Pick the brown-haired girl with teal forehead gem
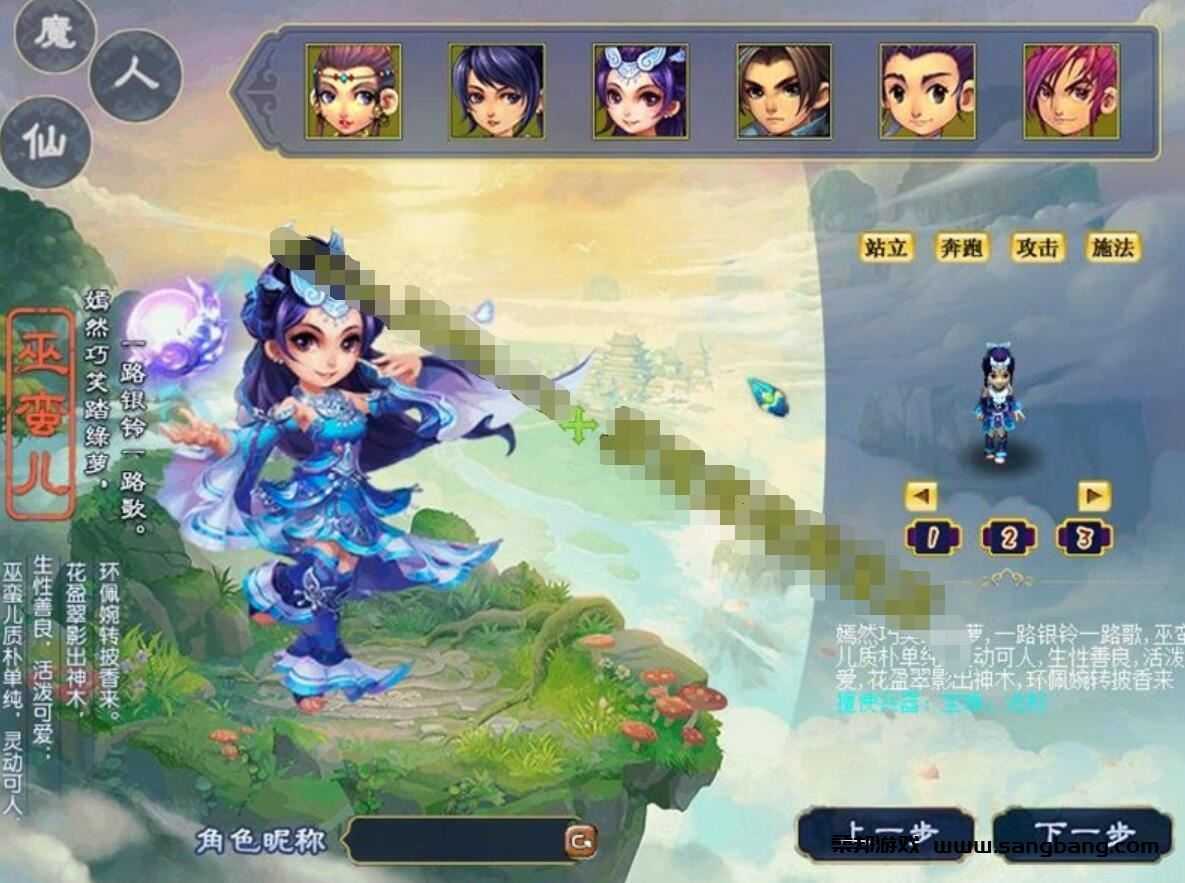The height and width of the screenshot is (883, 1185). click(353, 91)
